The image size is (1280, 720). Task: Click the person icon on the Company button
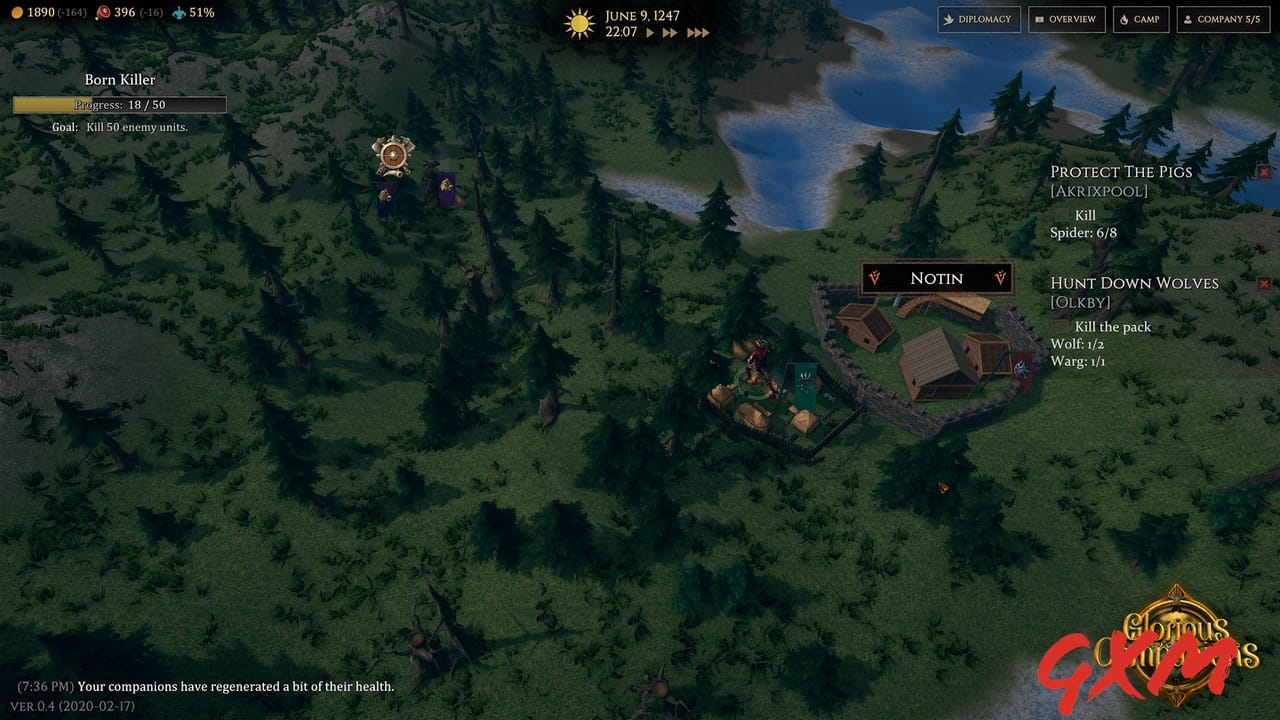click(1187, 19)
